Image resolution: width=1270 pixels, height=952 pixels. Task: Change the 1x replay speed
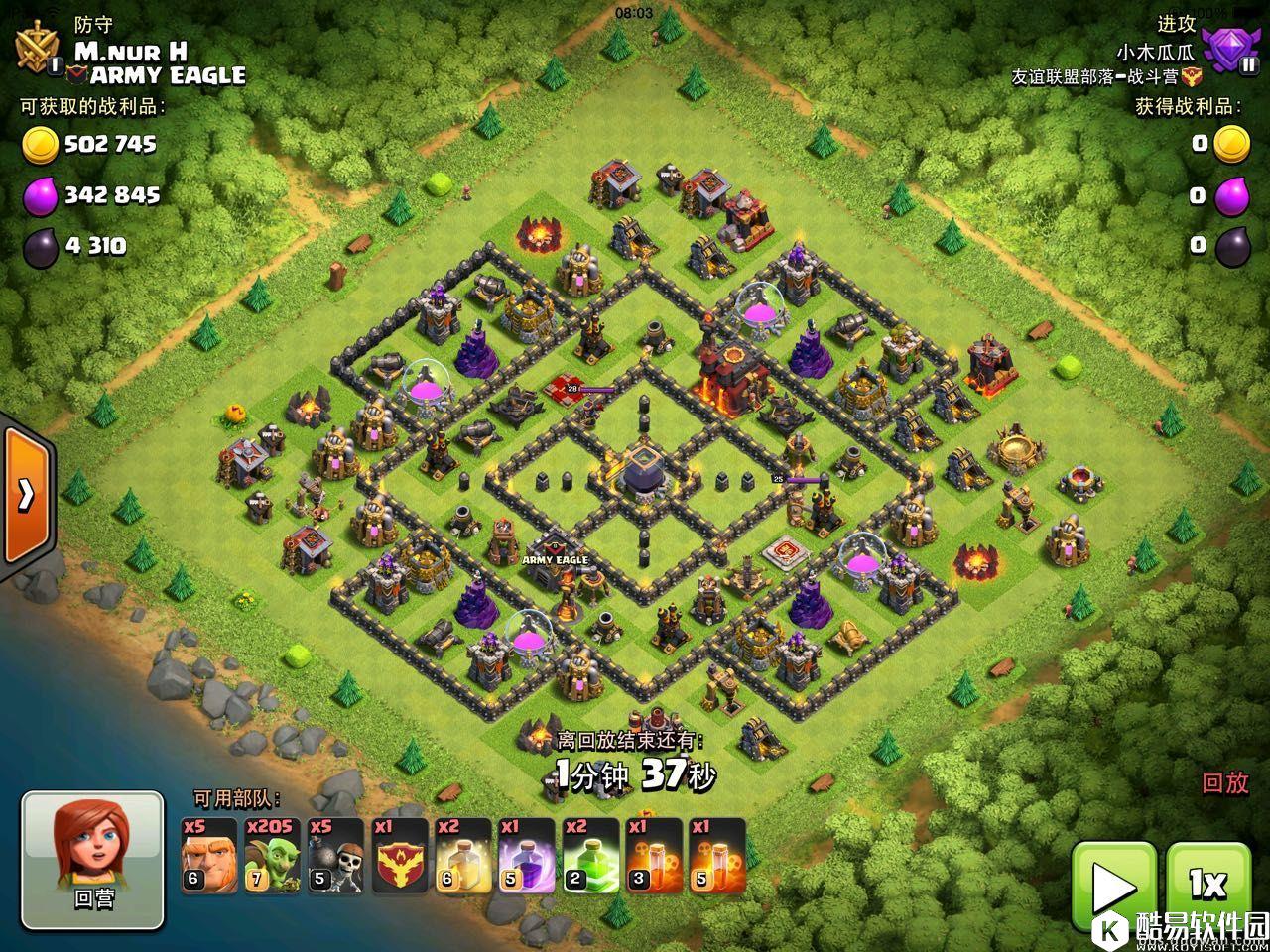(x=1207, y=884)
